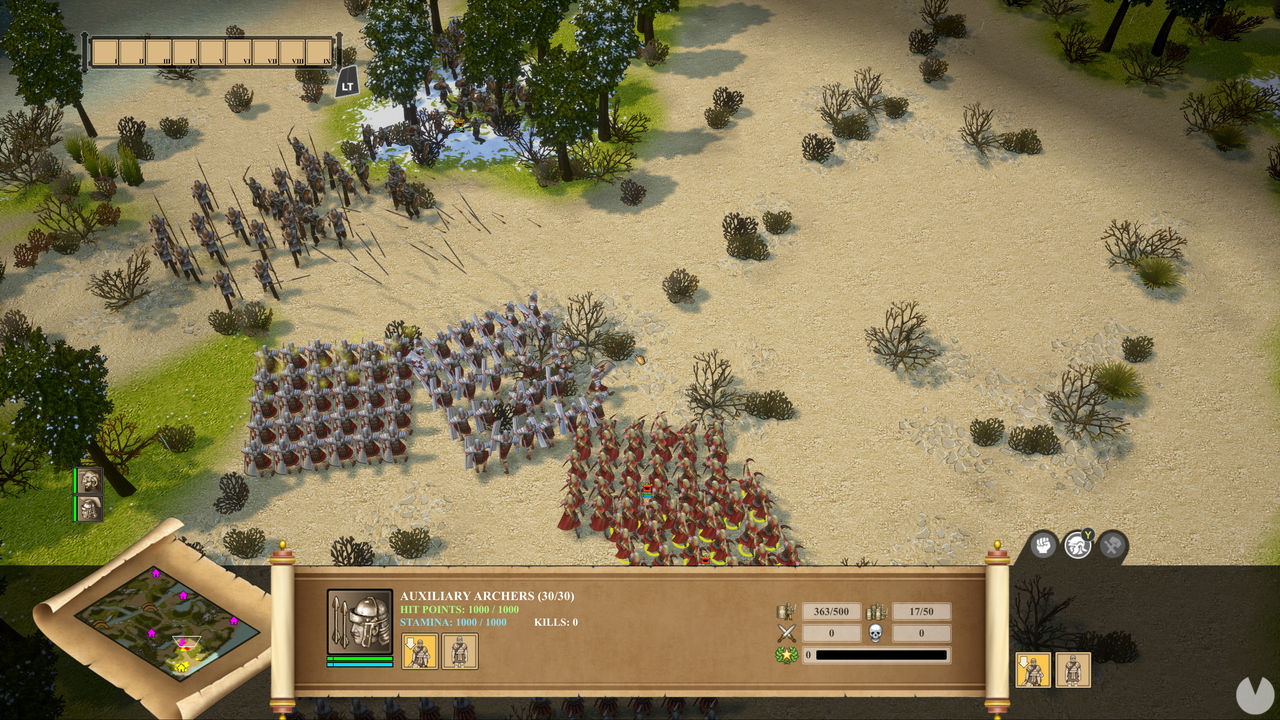This screenshot has height=720, width=1280.
Task: Open cohort slot I on the legion bar
Action: (x=107, y=50)
